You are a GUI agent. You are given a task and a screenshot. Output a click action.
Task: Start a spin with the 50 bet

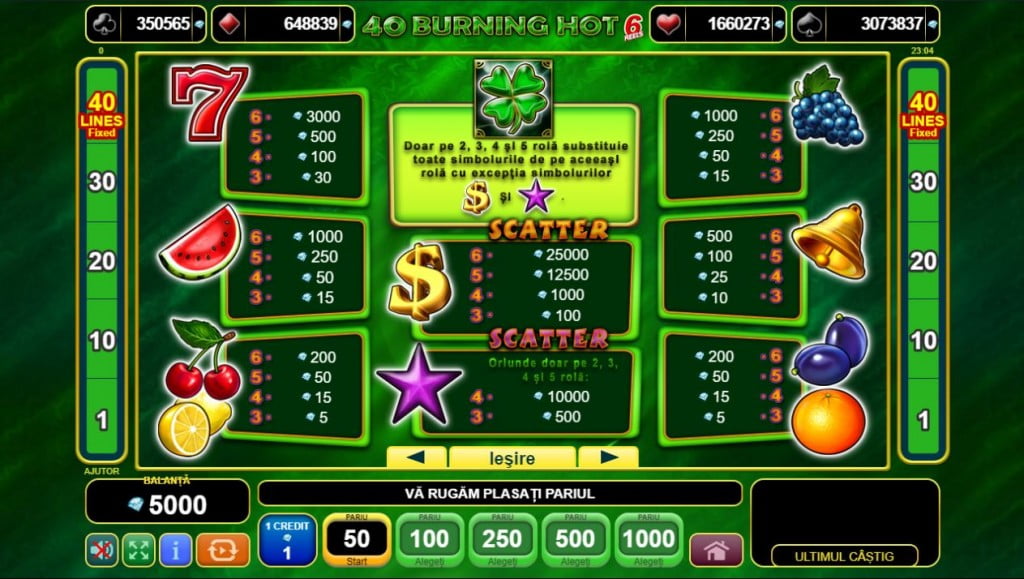[x=356, y=540]
